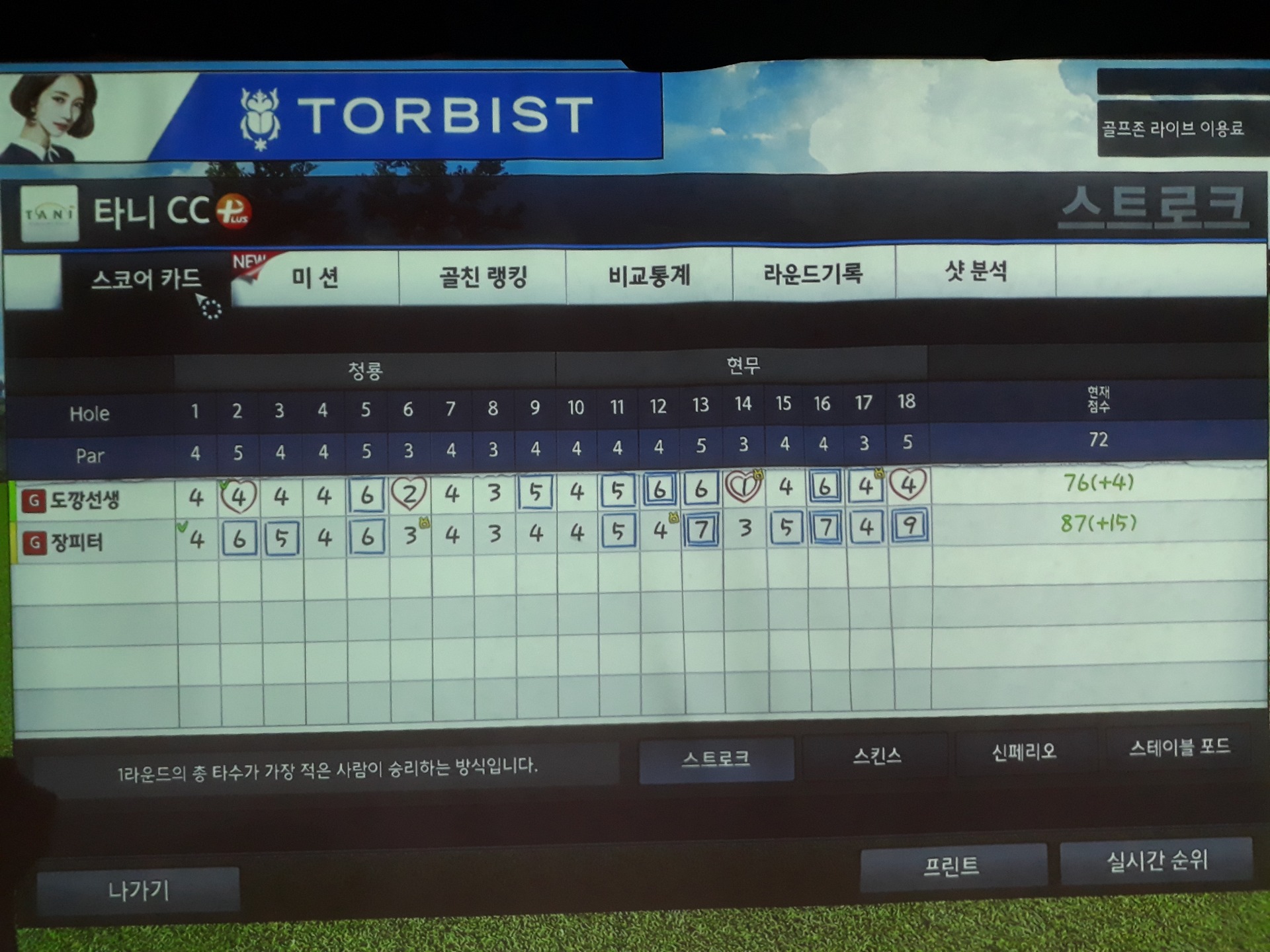The height and width of the screenshot is (952, 1270).
Task: Switch scoring to 스킨스
Action: [x=876, y=755]
